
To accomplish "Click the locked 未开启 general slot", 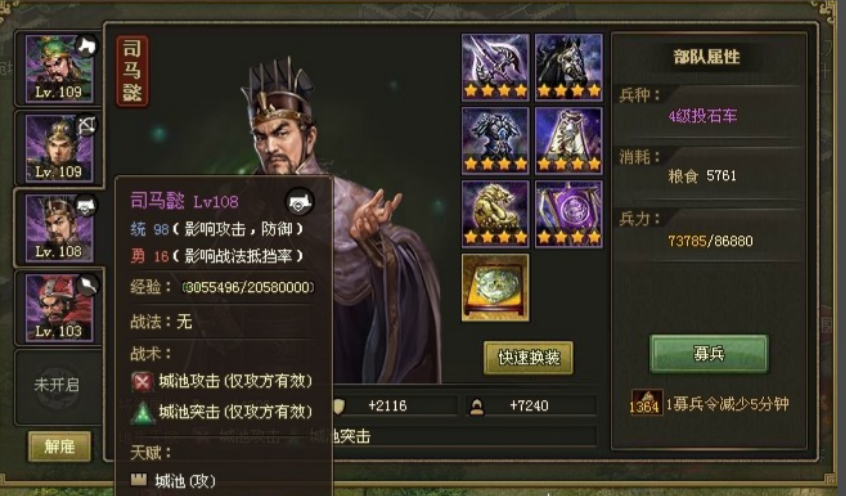I will tap(57, 383).
